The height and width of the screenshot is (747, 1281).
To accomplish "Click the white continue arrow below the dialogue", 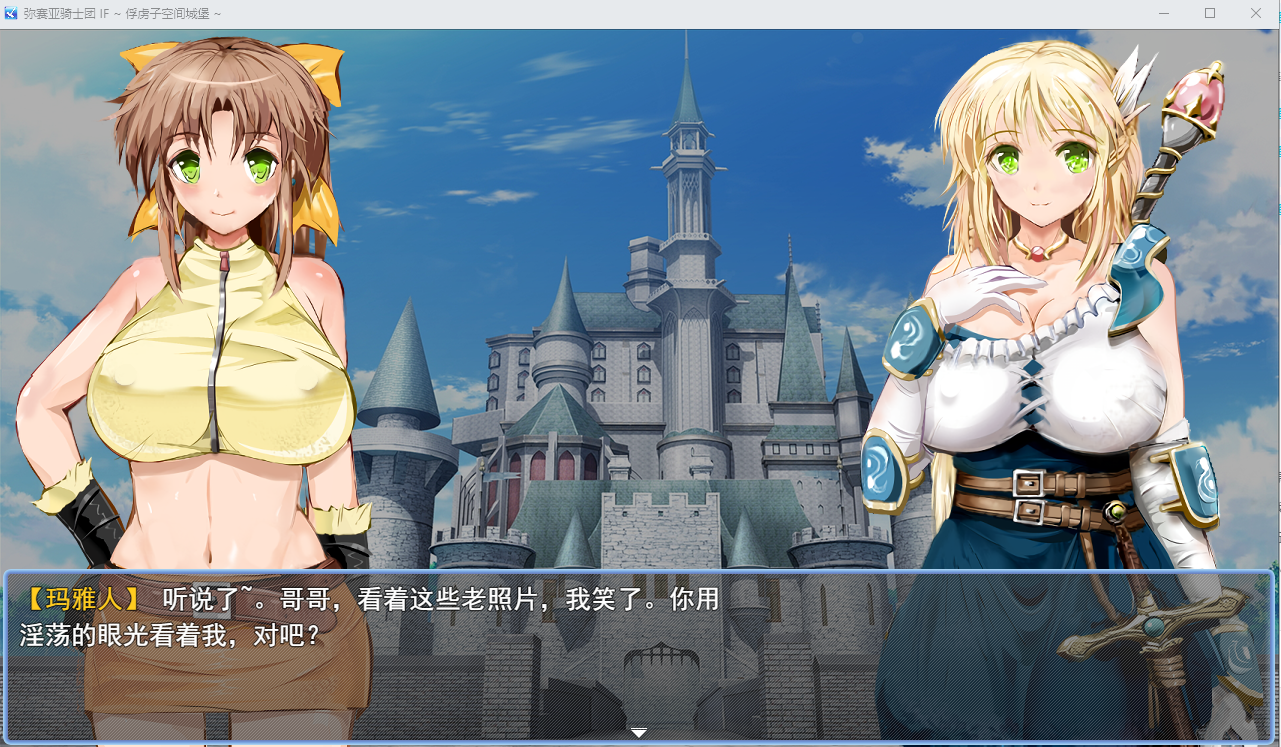I will tap(638, 732).
